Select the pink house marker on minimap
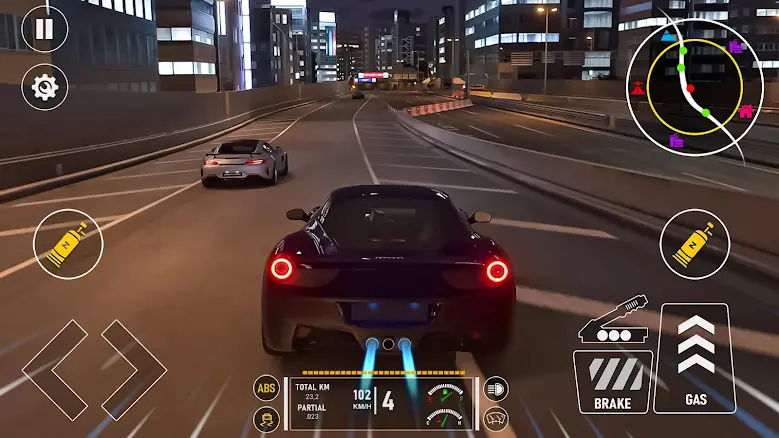The width and height of the screenshot is (779, 438). 746,112
